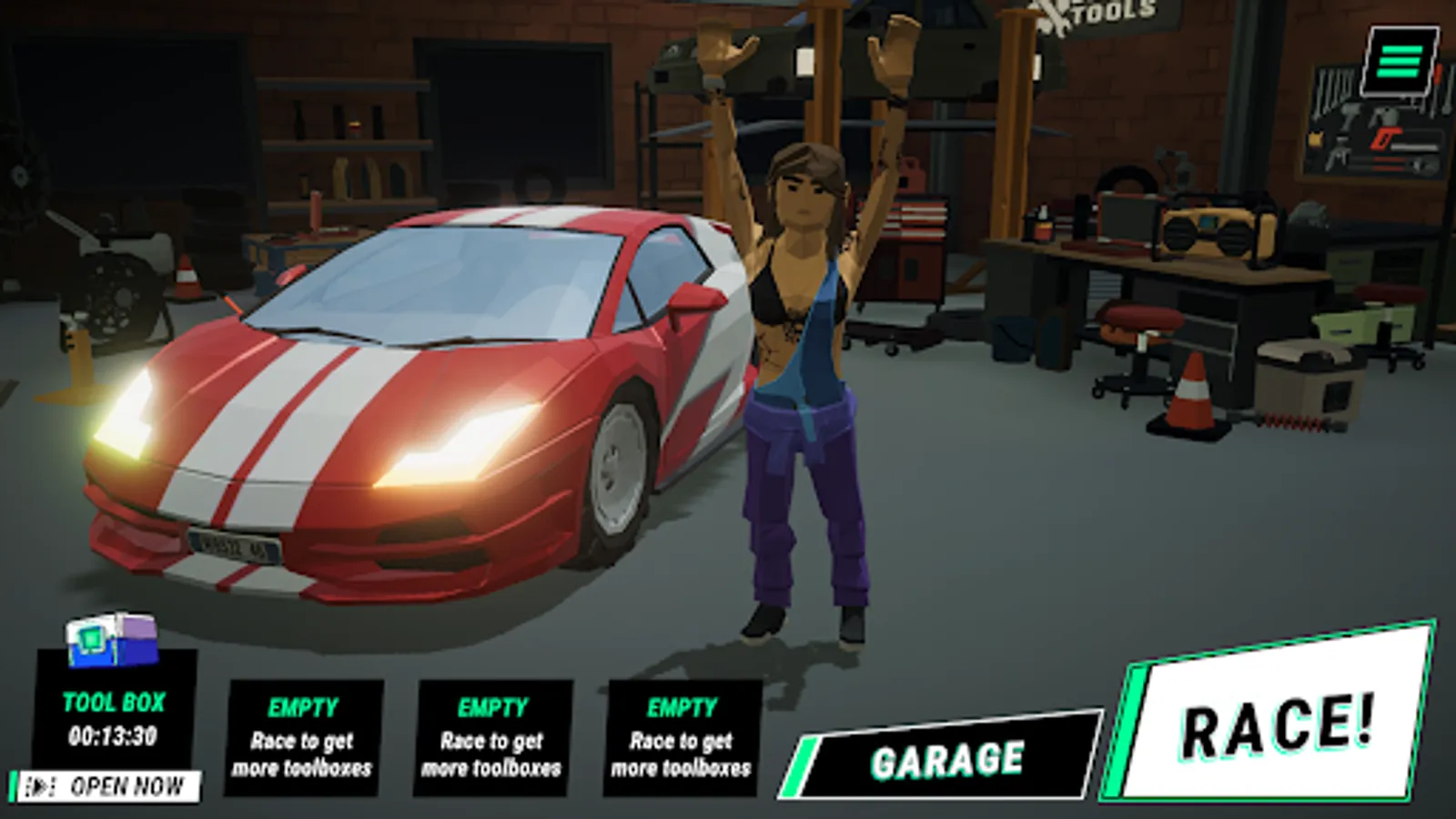Reveal the Tool Box countdown timer details
The width and height of the screenshot is (1456, 819).
(114, 733)
